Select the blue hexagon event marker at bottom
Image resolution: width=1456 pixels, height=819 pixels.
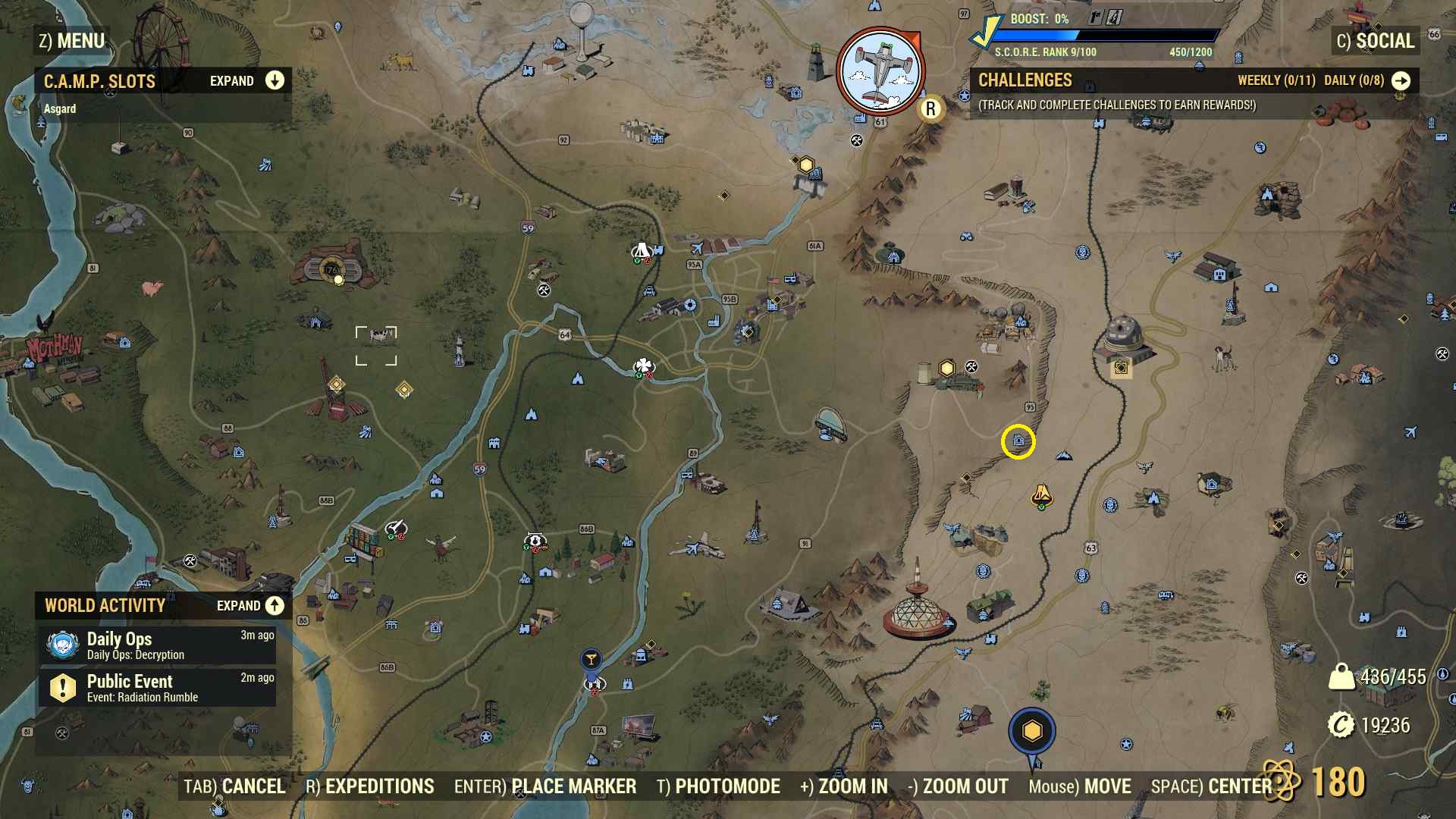click(x=1031, y=730)
